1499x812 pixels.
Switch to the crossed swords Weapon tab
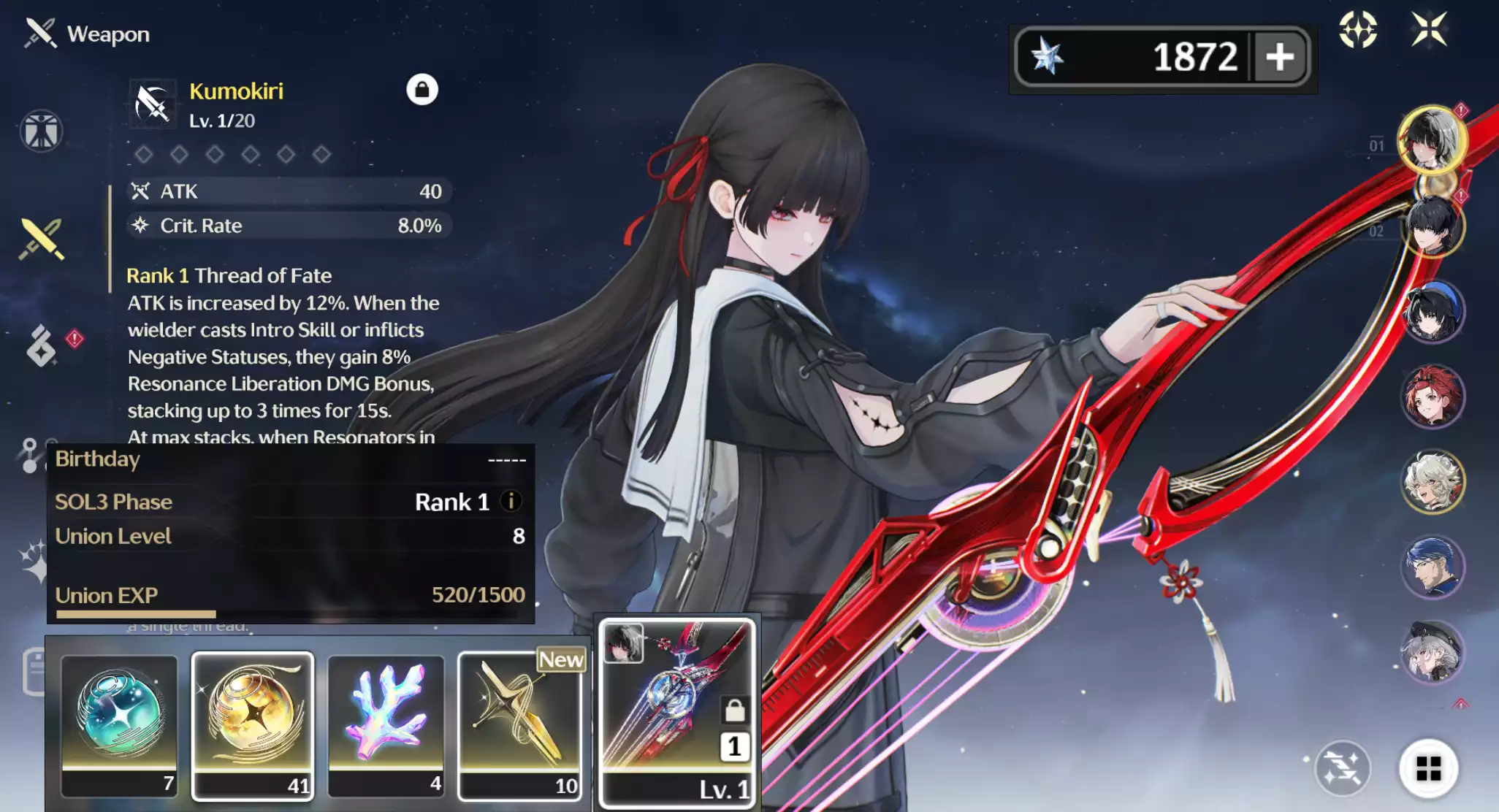click(x=42, y=239)
